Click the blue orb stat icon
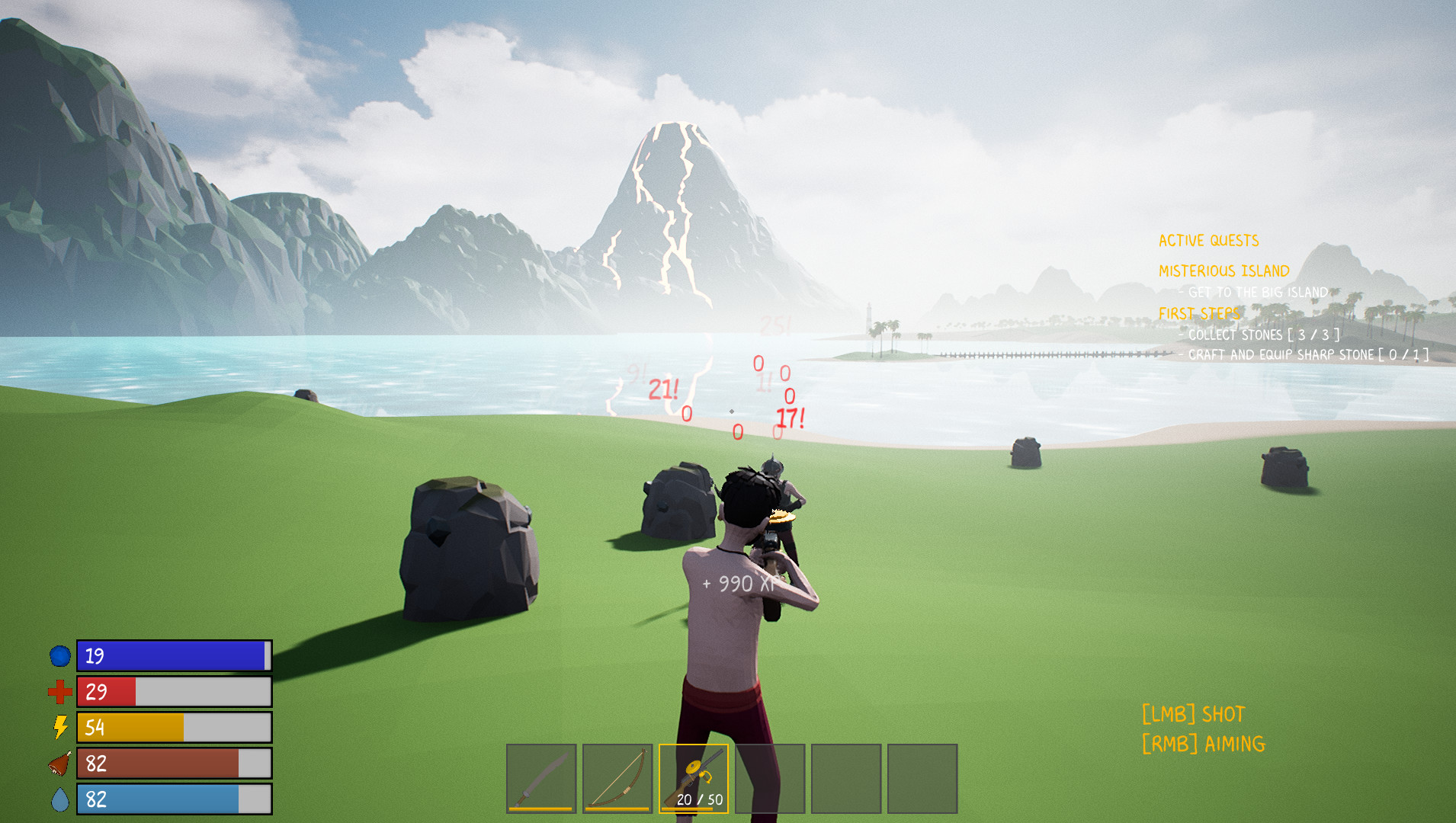 59,655
